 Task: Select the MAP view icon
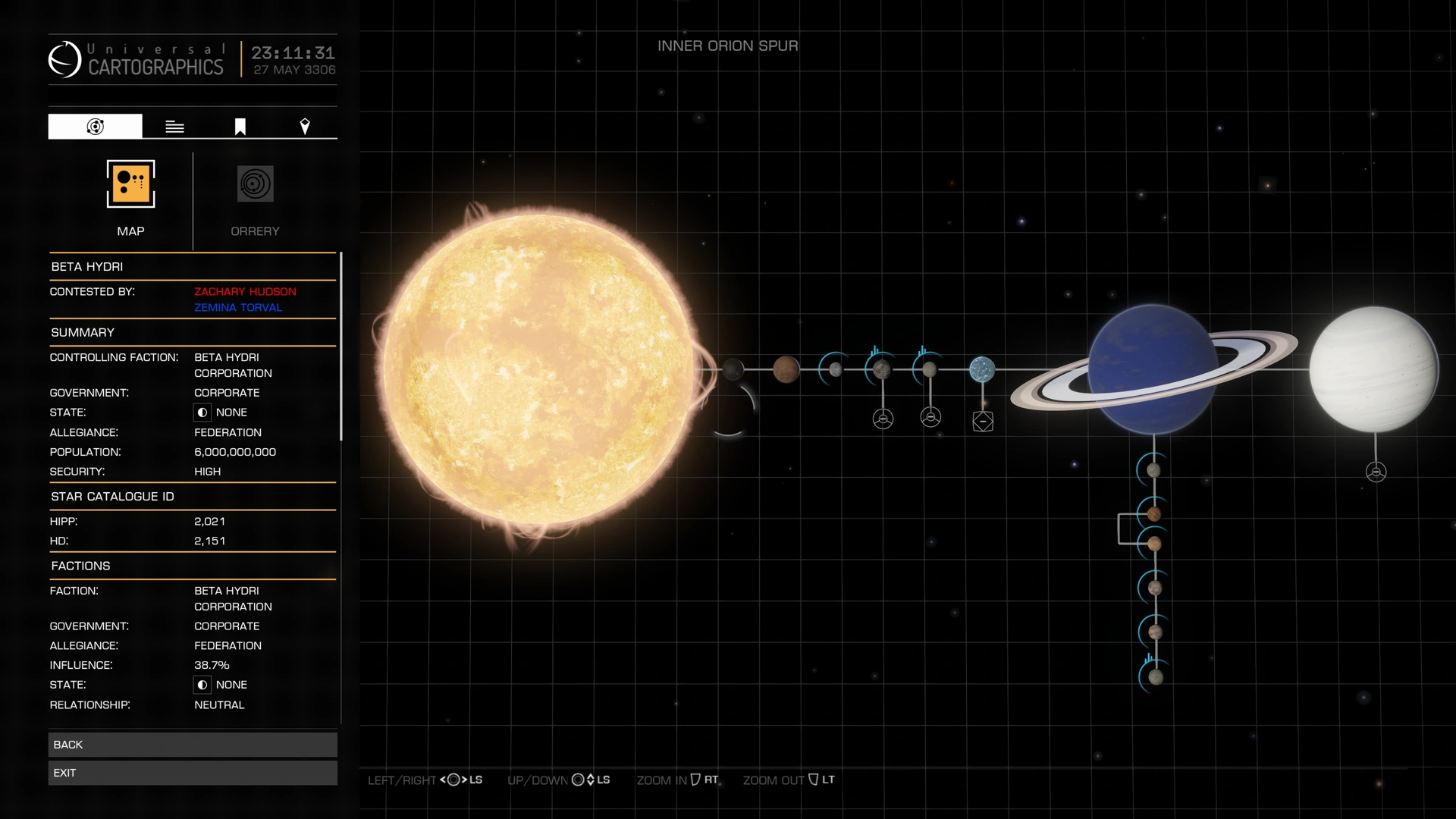pos(130,184)
